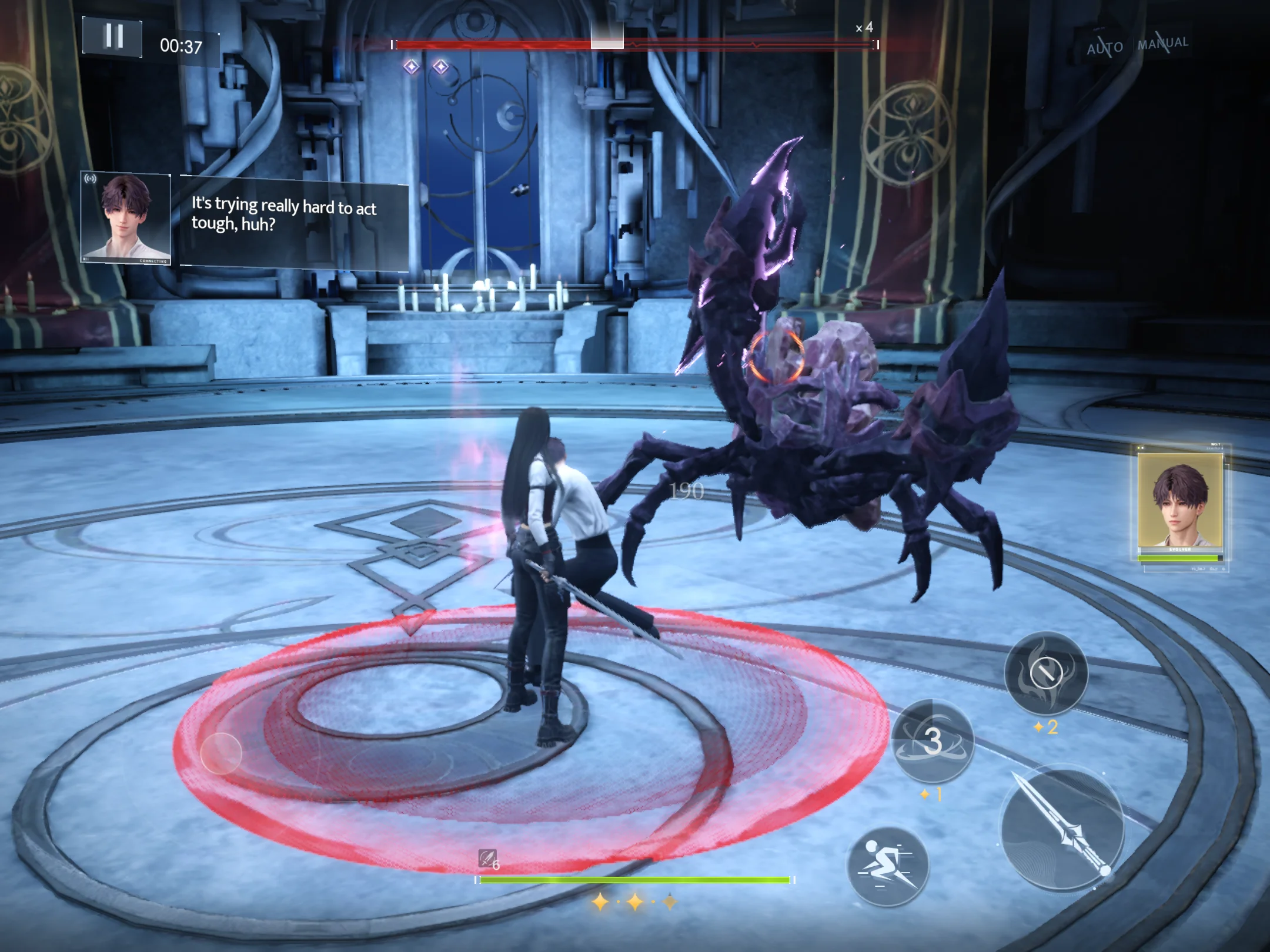1270x952 pixels.
Task: Tap the sword basic attack button
Action: (x=1063, y=827)
